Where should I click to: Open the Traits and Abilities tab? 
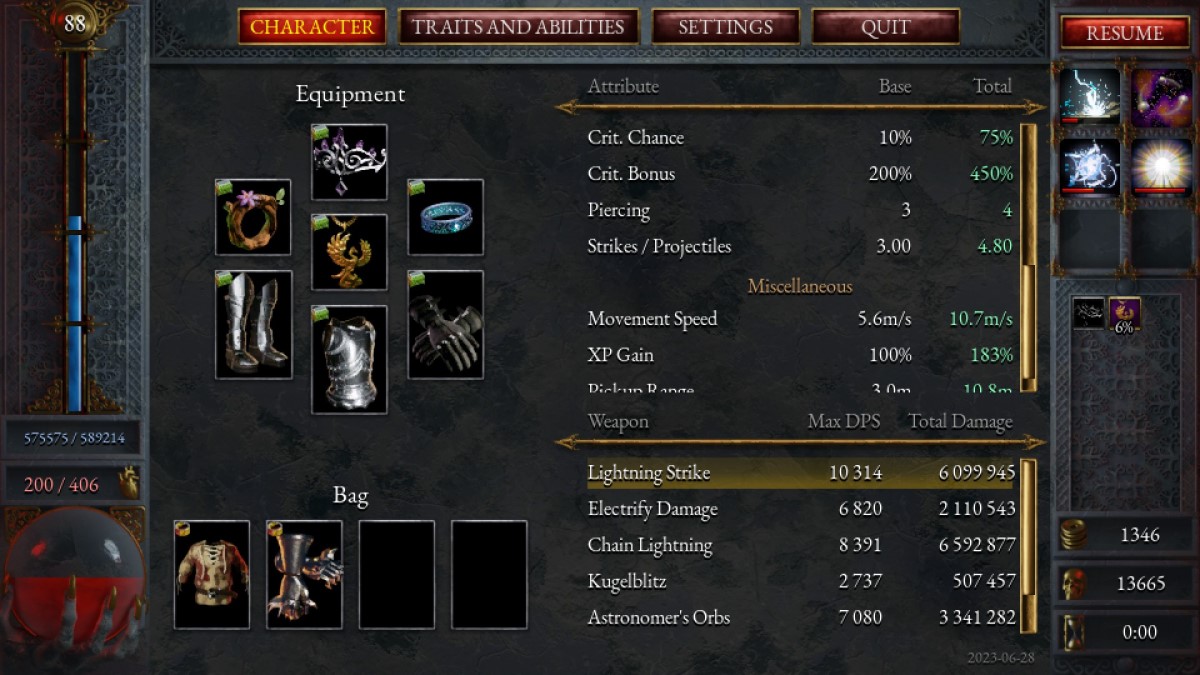[x=518, y=27]
